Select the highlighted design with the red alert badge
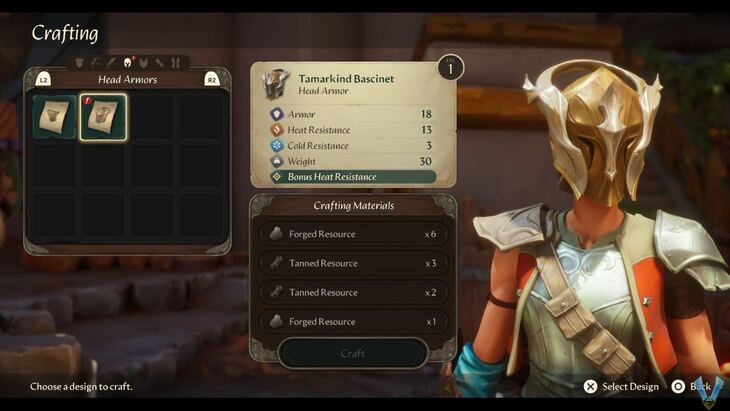The height and width of the screenshot is (411, 730). coord(103,117)
